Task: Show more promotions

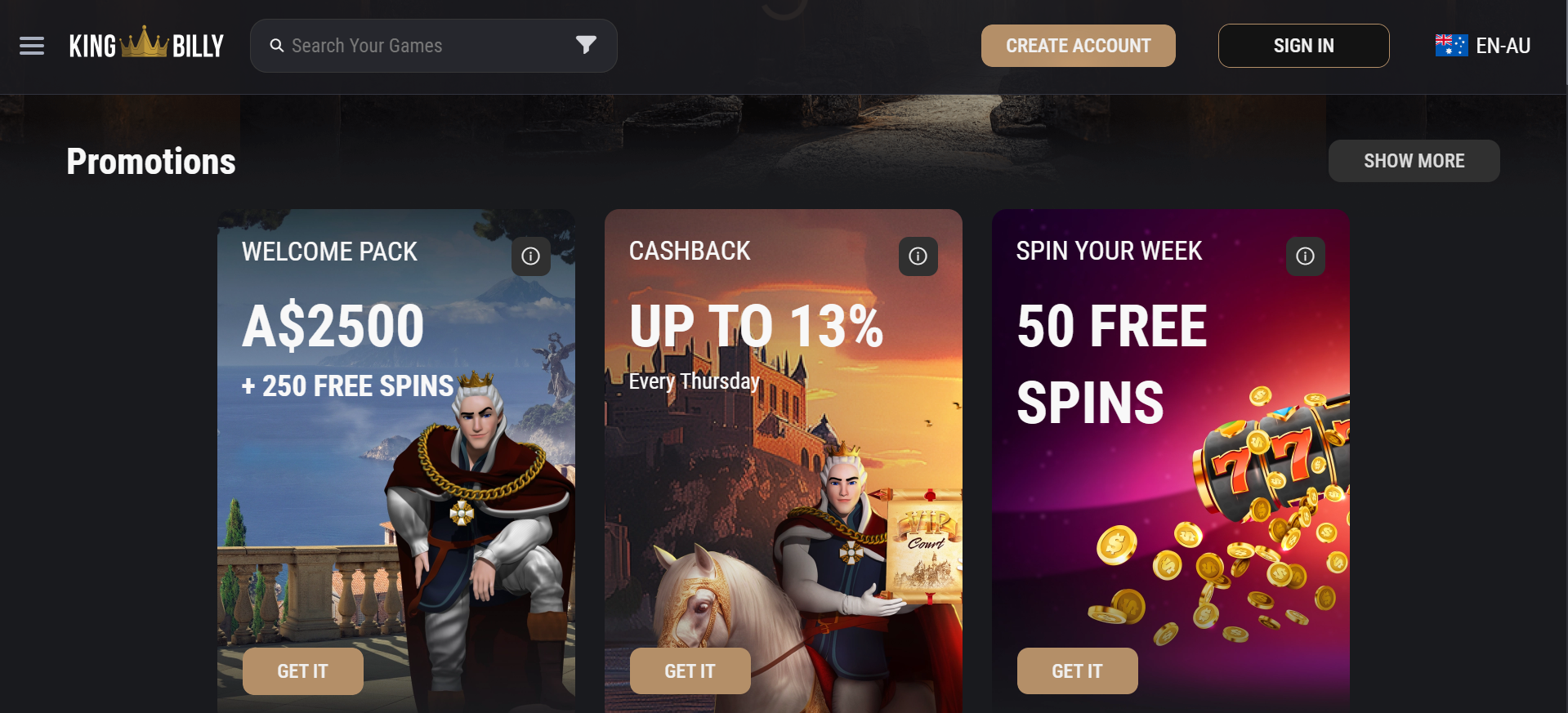Action: coord(1414,161)
